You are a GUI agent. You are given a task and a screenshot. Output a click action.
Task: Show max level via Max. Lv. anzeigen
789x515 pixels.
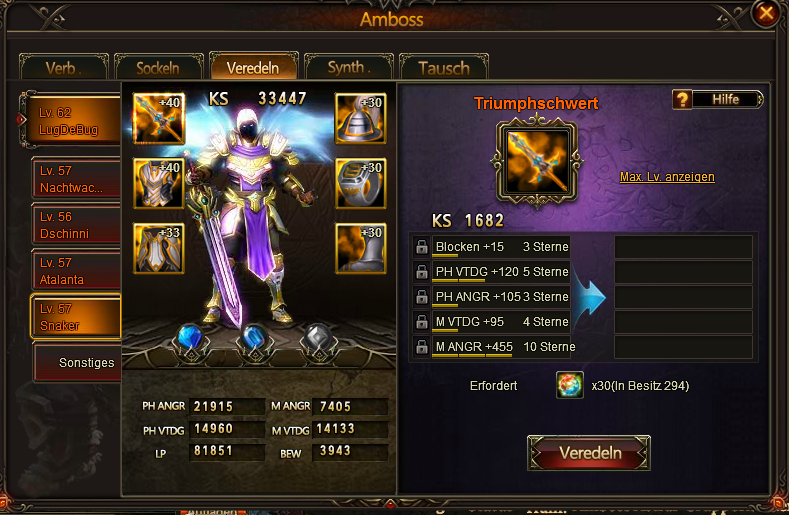tap(667, 177)
